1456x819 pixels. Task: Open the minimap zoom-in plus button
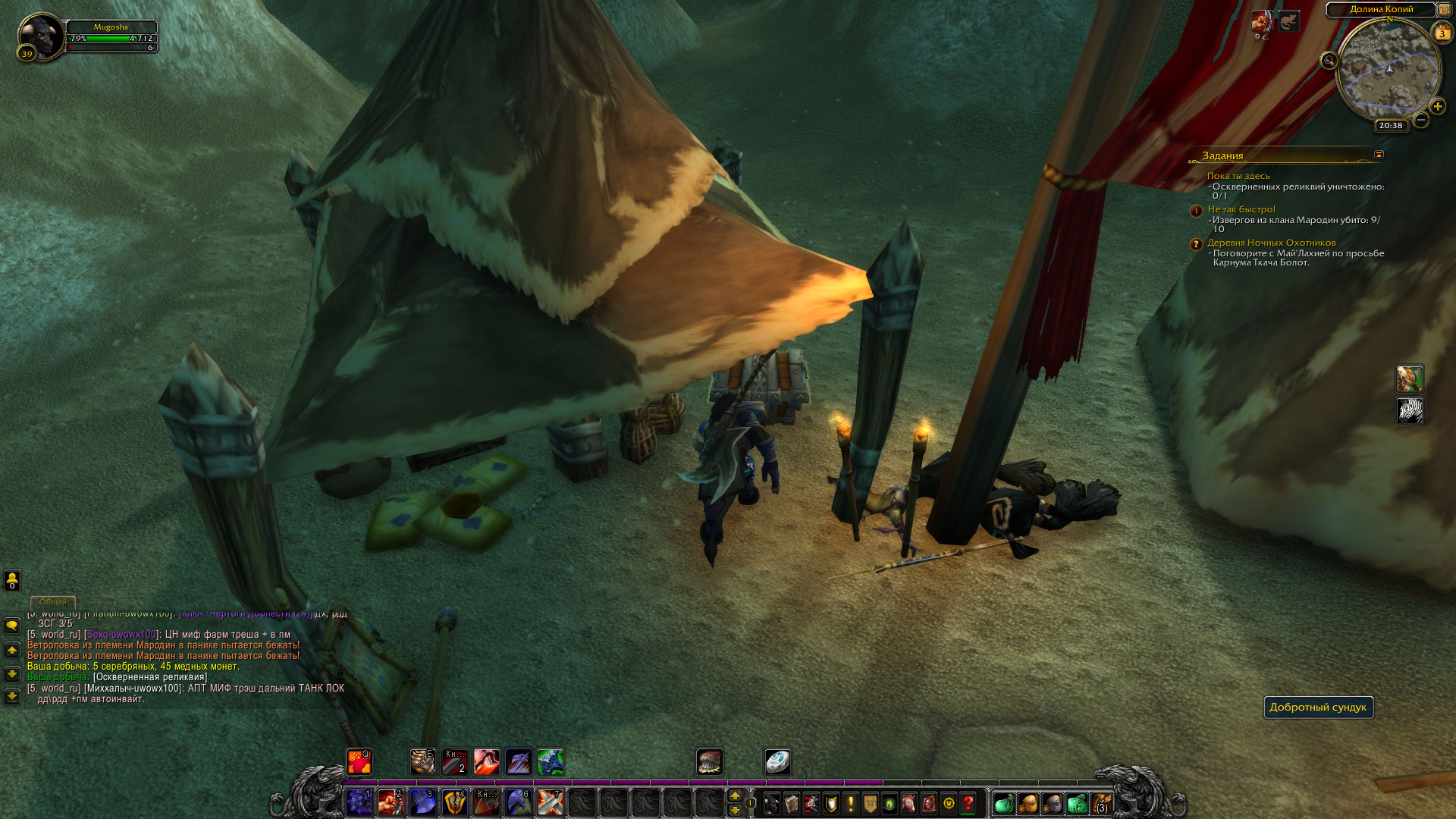(1438, 106)
